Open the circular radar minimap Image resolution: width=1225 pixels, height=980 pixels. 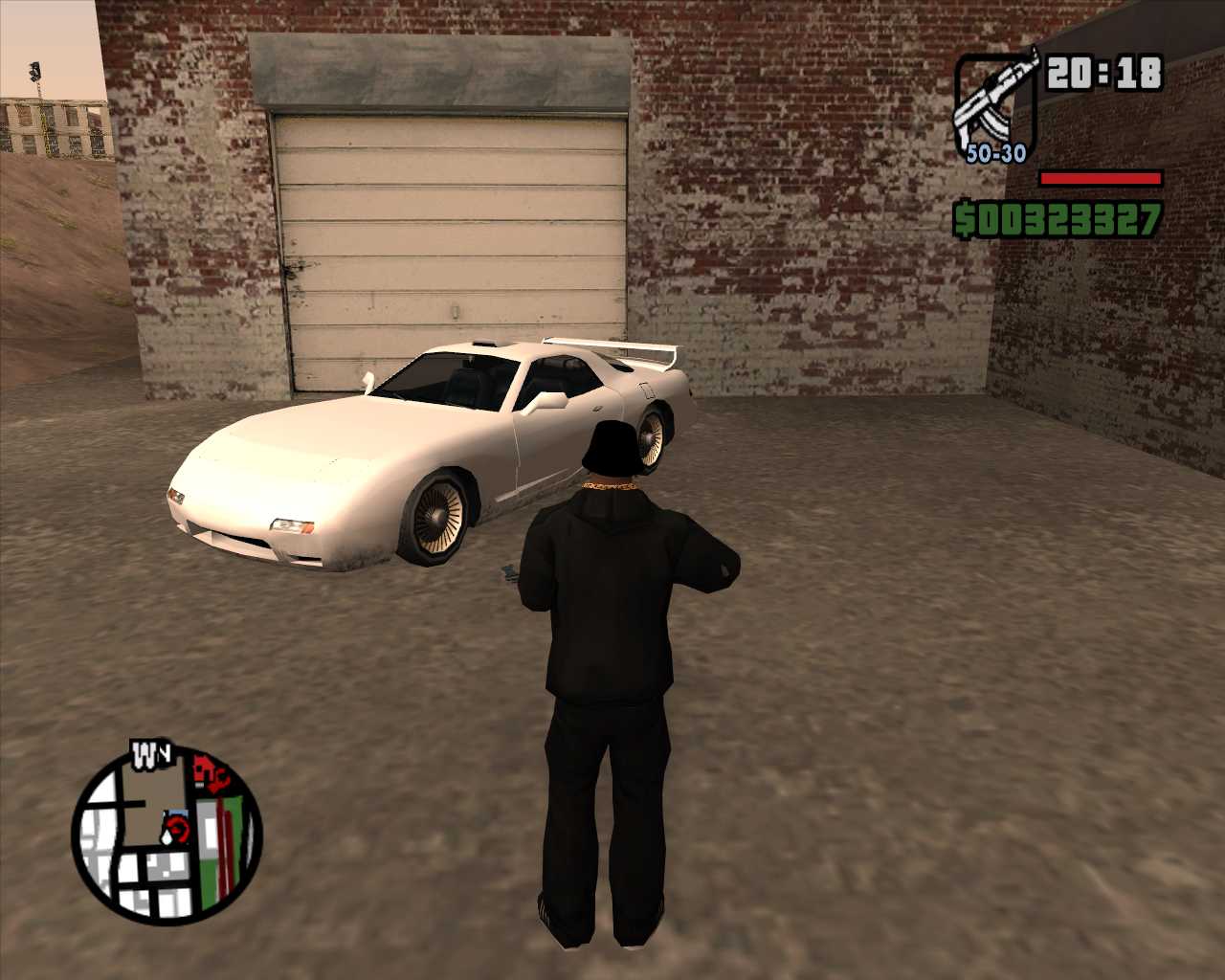[x=167, y=835]
